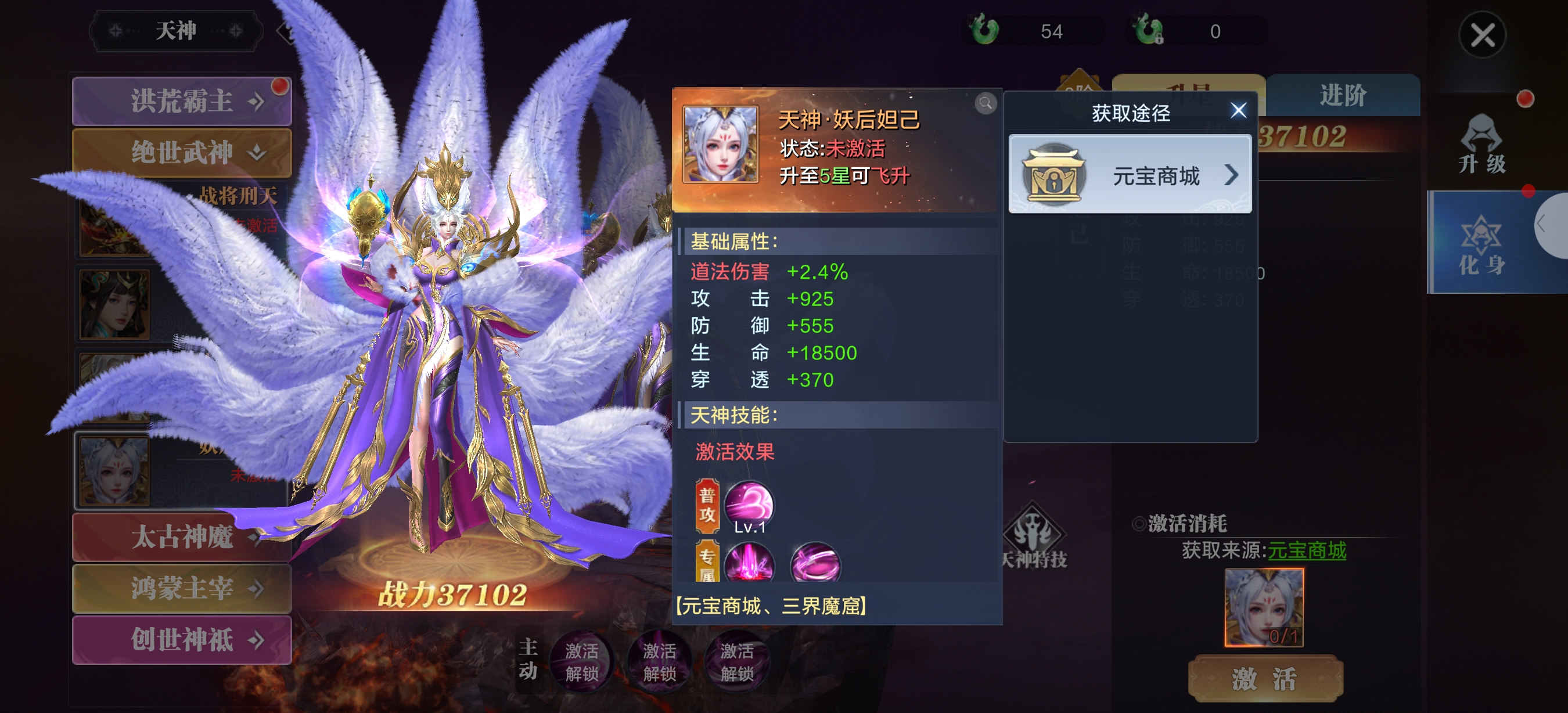Switch to the 进阶 tab

[x=1343, y=96]
